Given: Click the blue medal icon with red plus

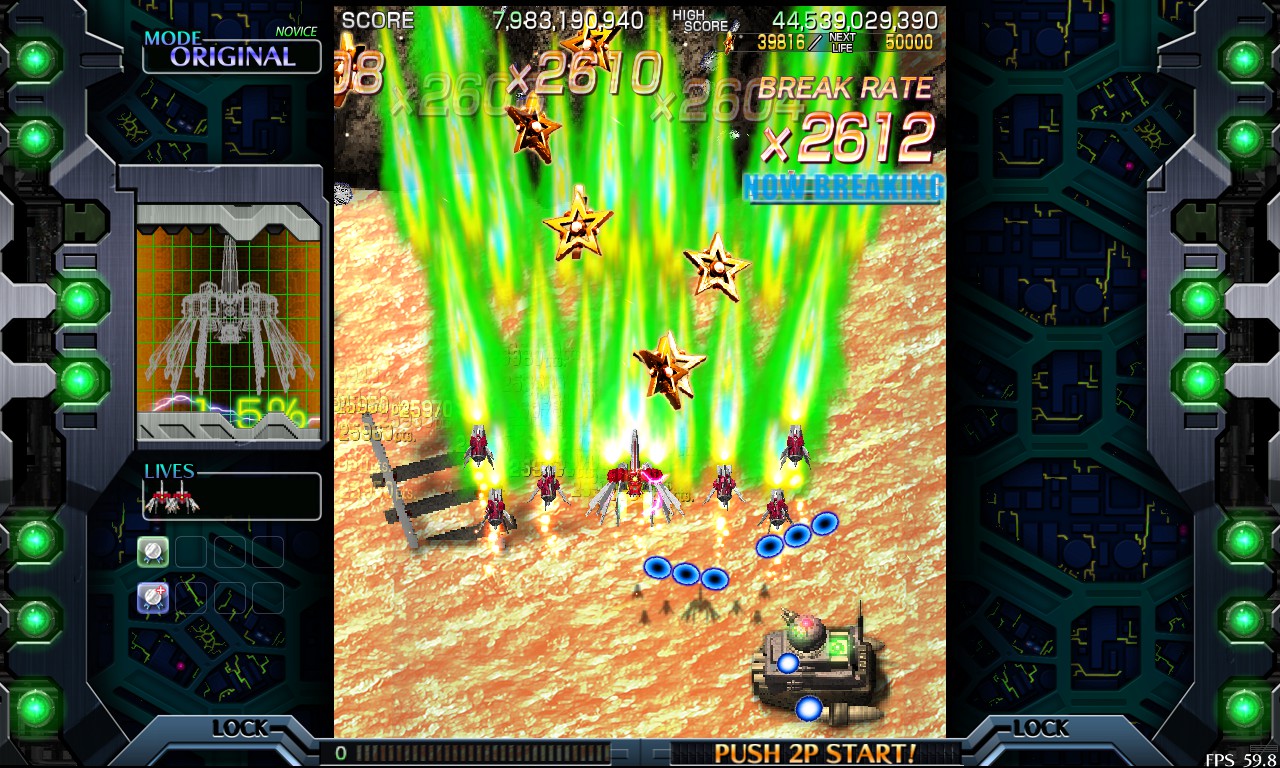Looking at the screenshot, I should (152, 598).
